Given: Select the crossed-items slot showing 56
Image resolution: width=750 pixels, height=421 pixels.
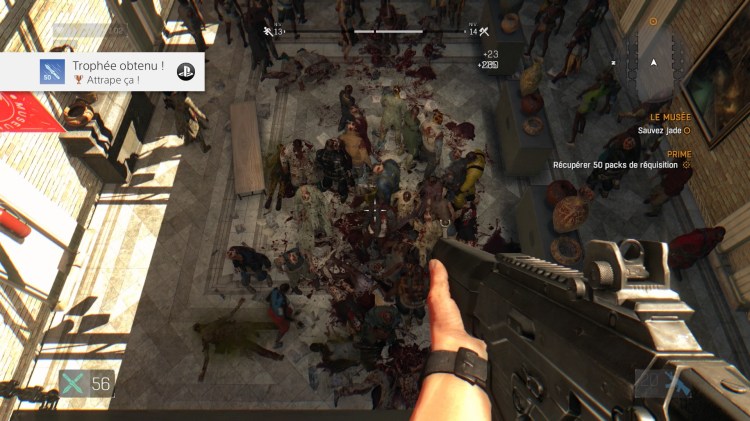Looking at the screenshot, I should [x=86, y=384].
